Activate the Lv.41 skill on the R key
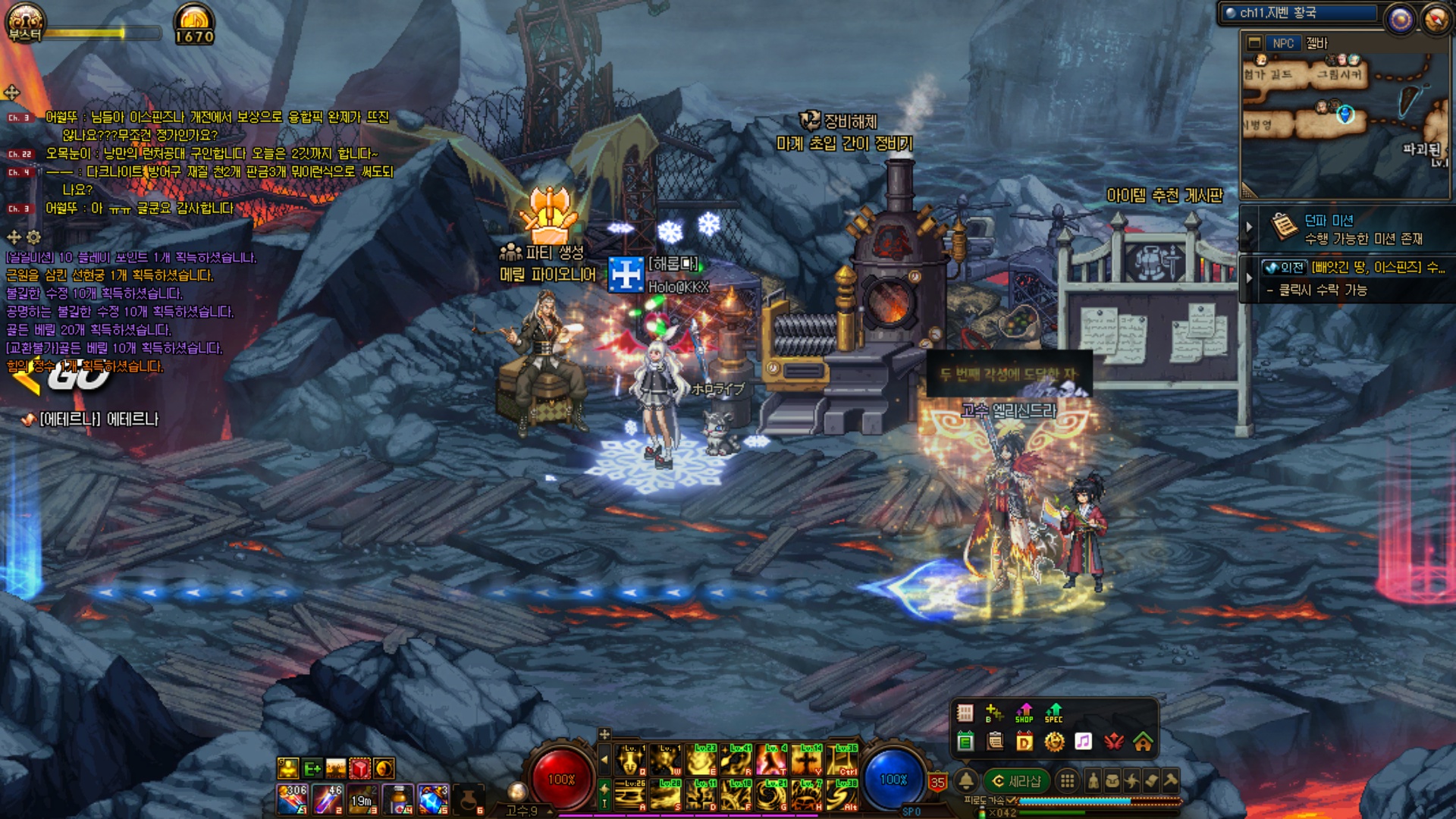 coord(736,760)
